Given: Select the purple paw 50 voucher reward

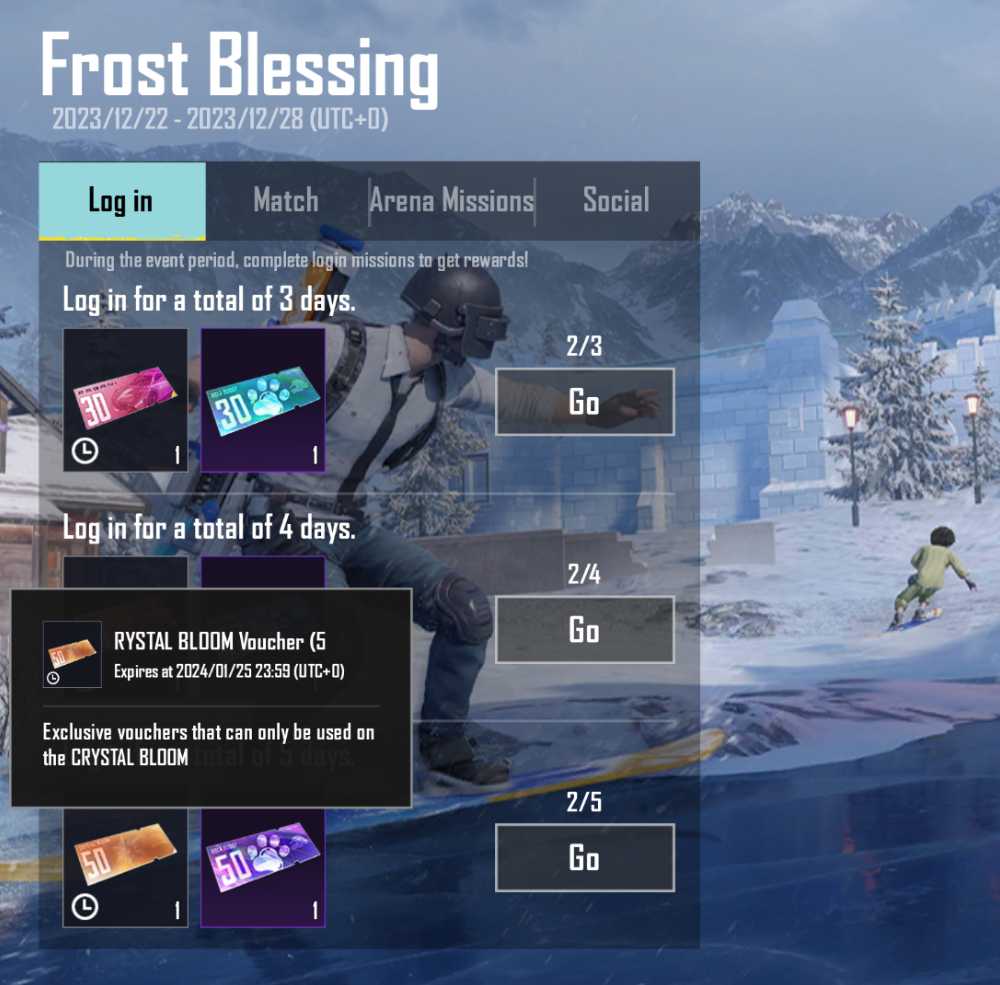Looking at the screenshot, I should click(263, 866).
